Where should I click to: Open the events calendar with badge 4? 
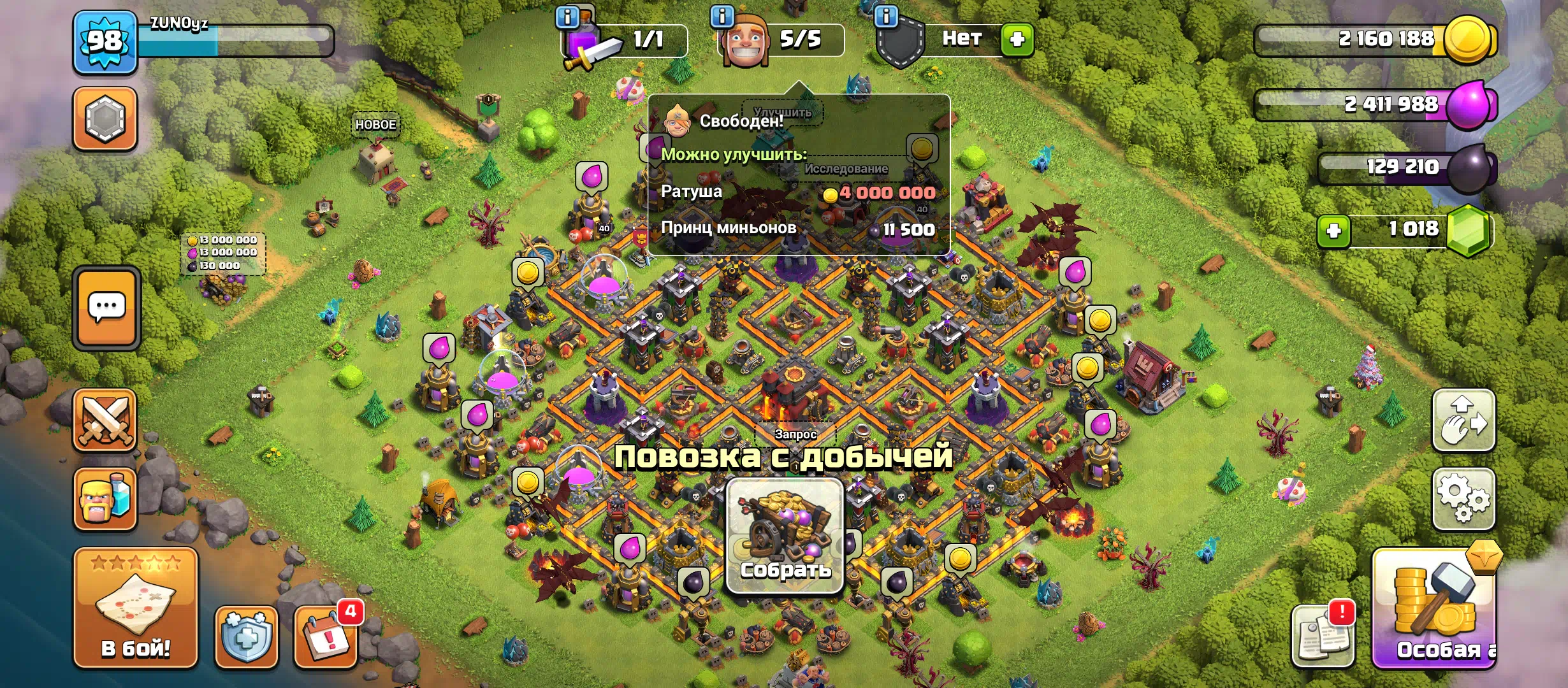click(x=326, y=636)
